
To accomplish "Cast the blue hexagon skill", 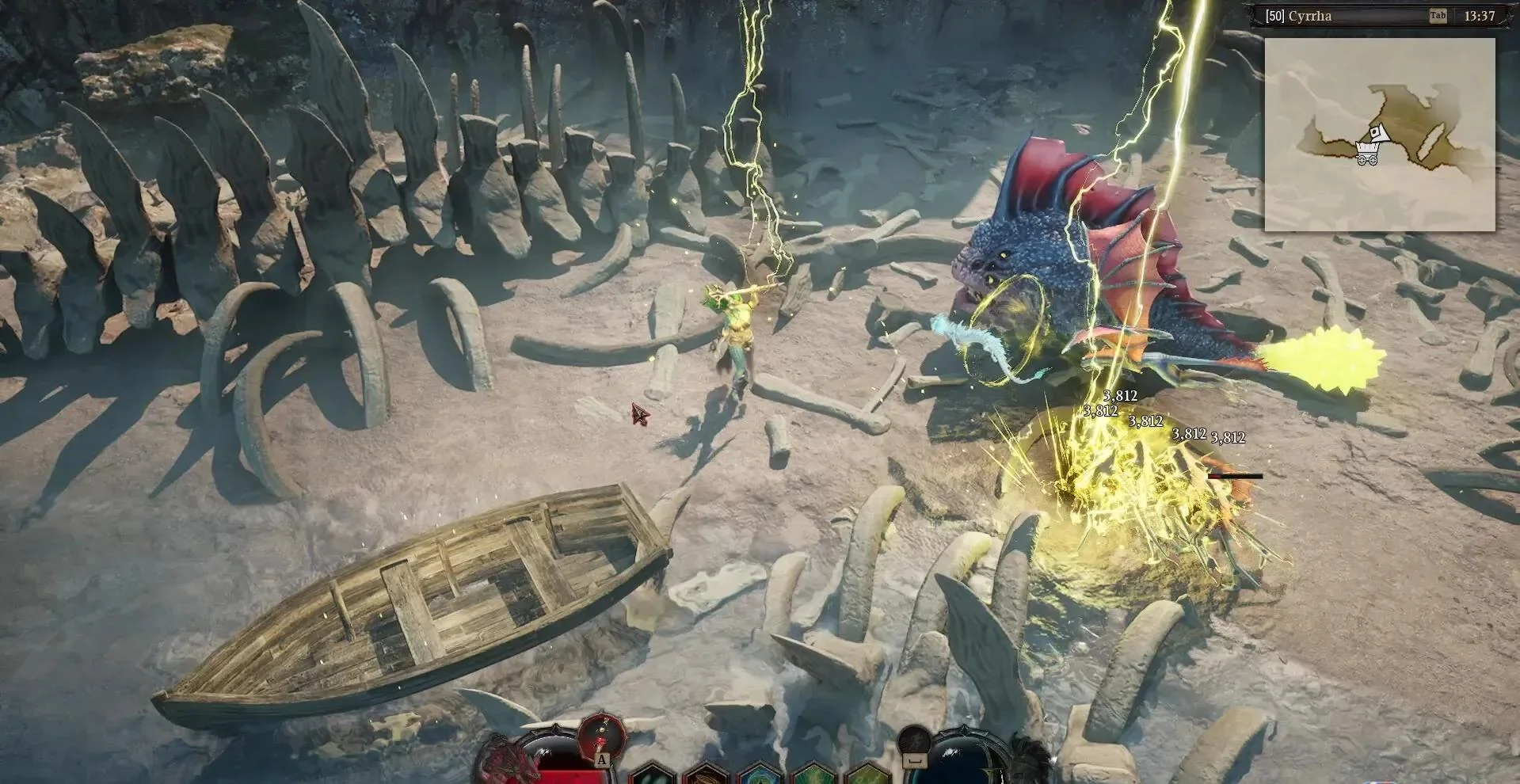I will tap(758, 774).
